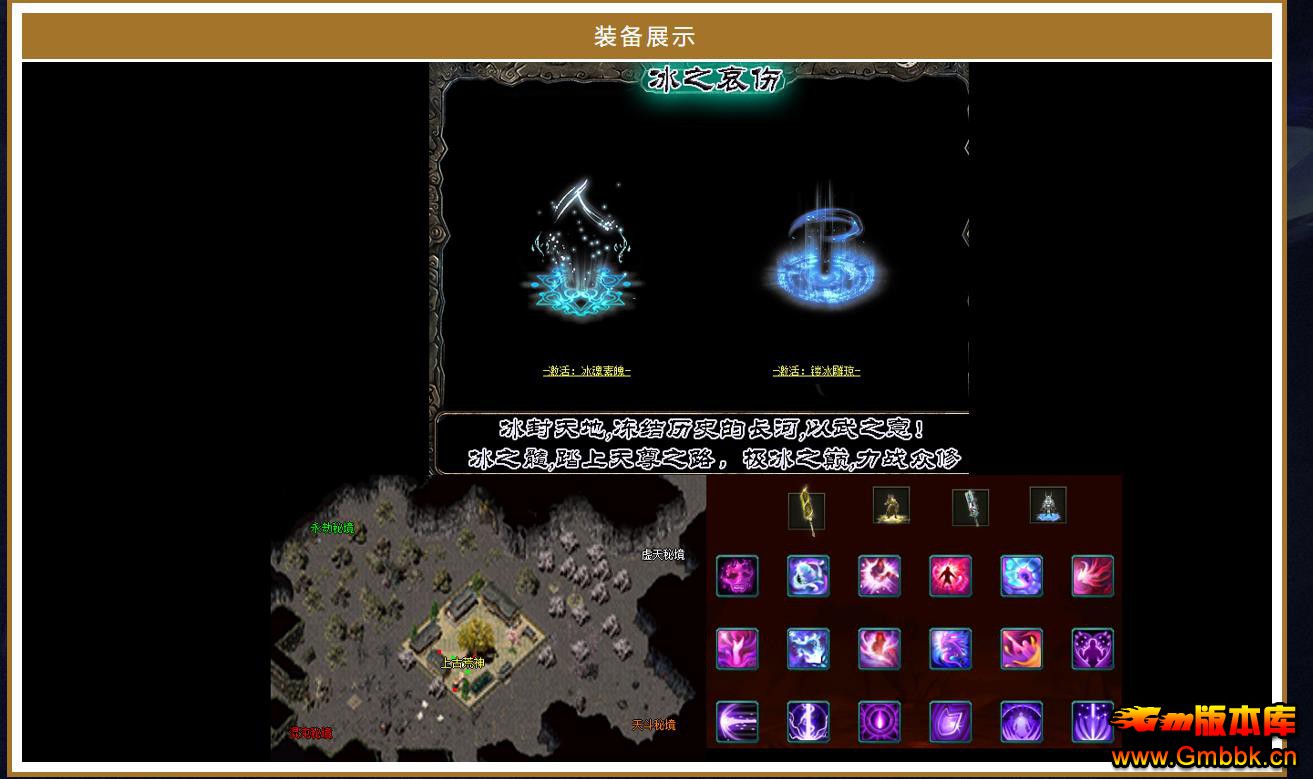Select the golden sword equipment slot

806,508
